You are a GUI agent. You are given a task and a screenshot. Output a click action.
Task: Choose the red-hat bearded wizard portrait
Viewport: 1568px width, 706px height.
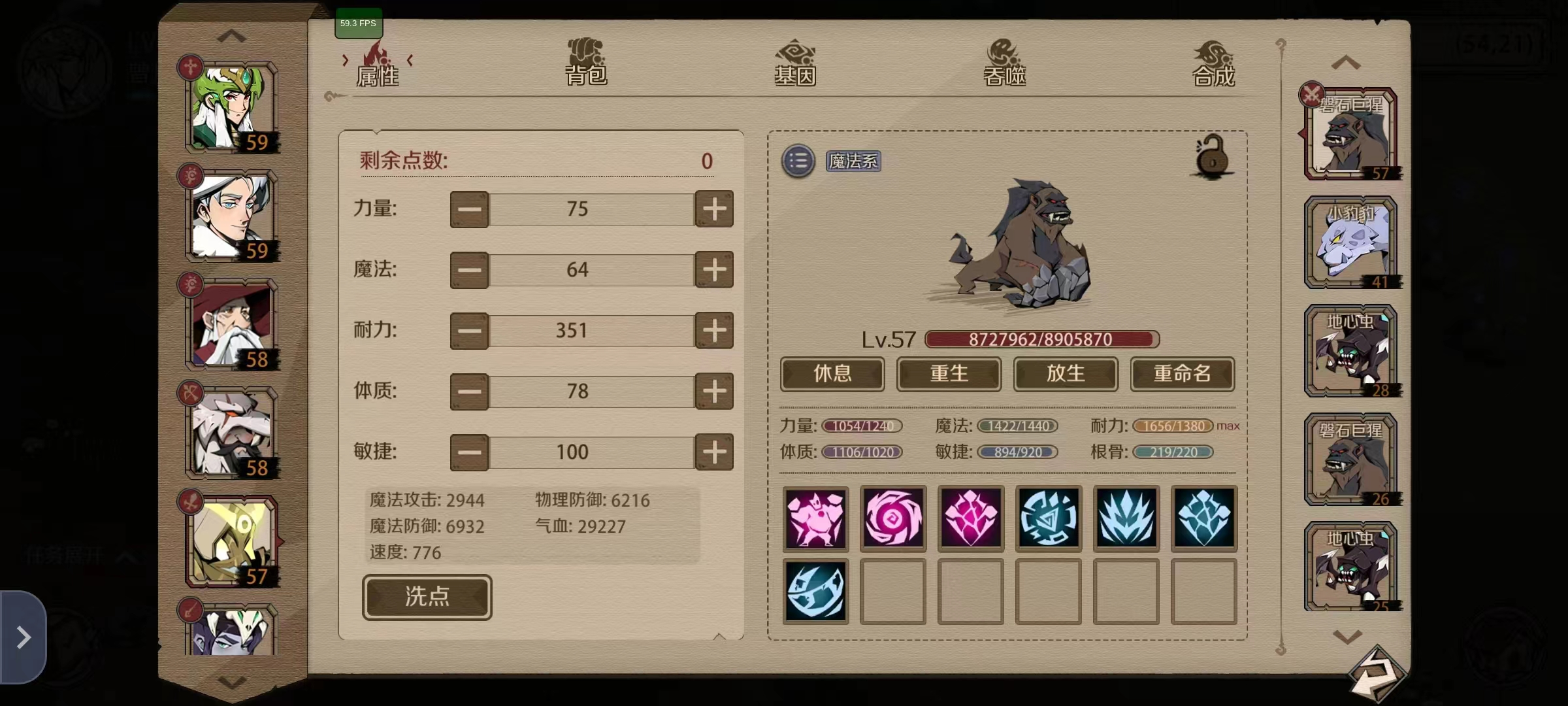click(232, 325)
